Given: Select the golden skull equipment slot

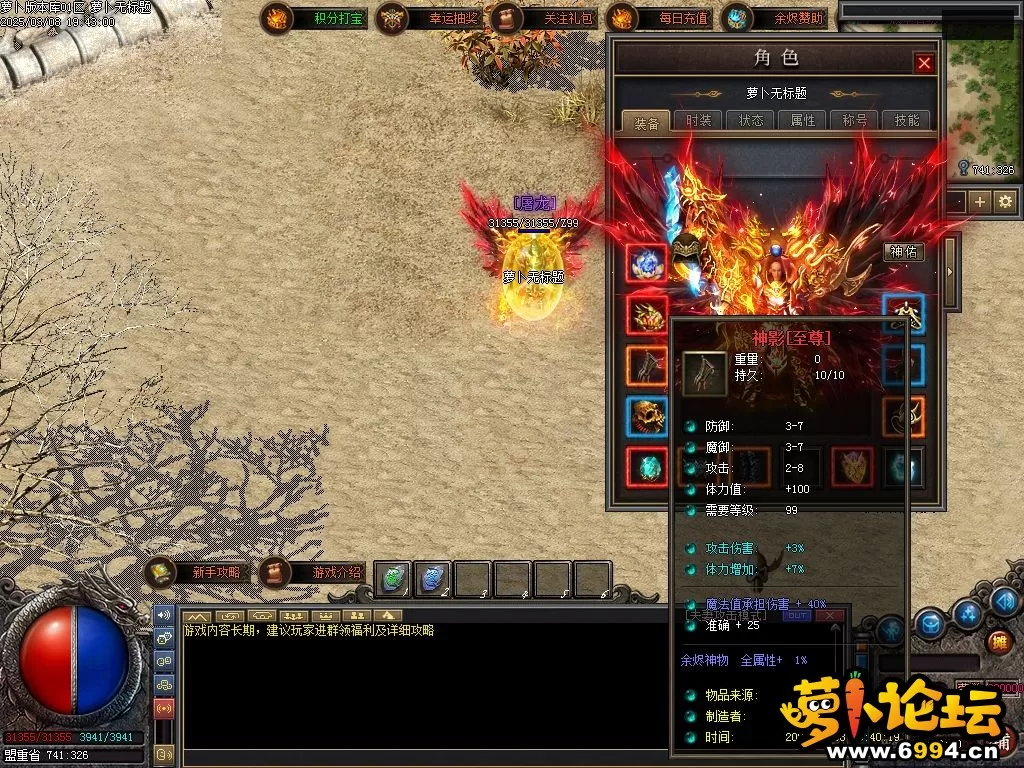Looking at the screenshot, I should pyautogui.click(x=647, y=416).
